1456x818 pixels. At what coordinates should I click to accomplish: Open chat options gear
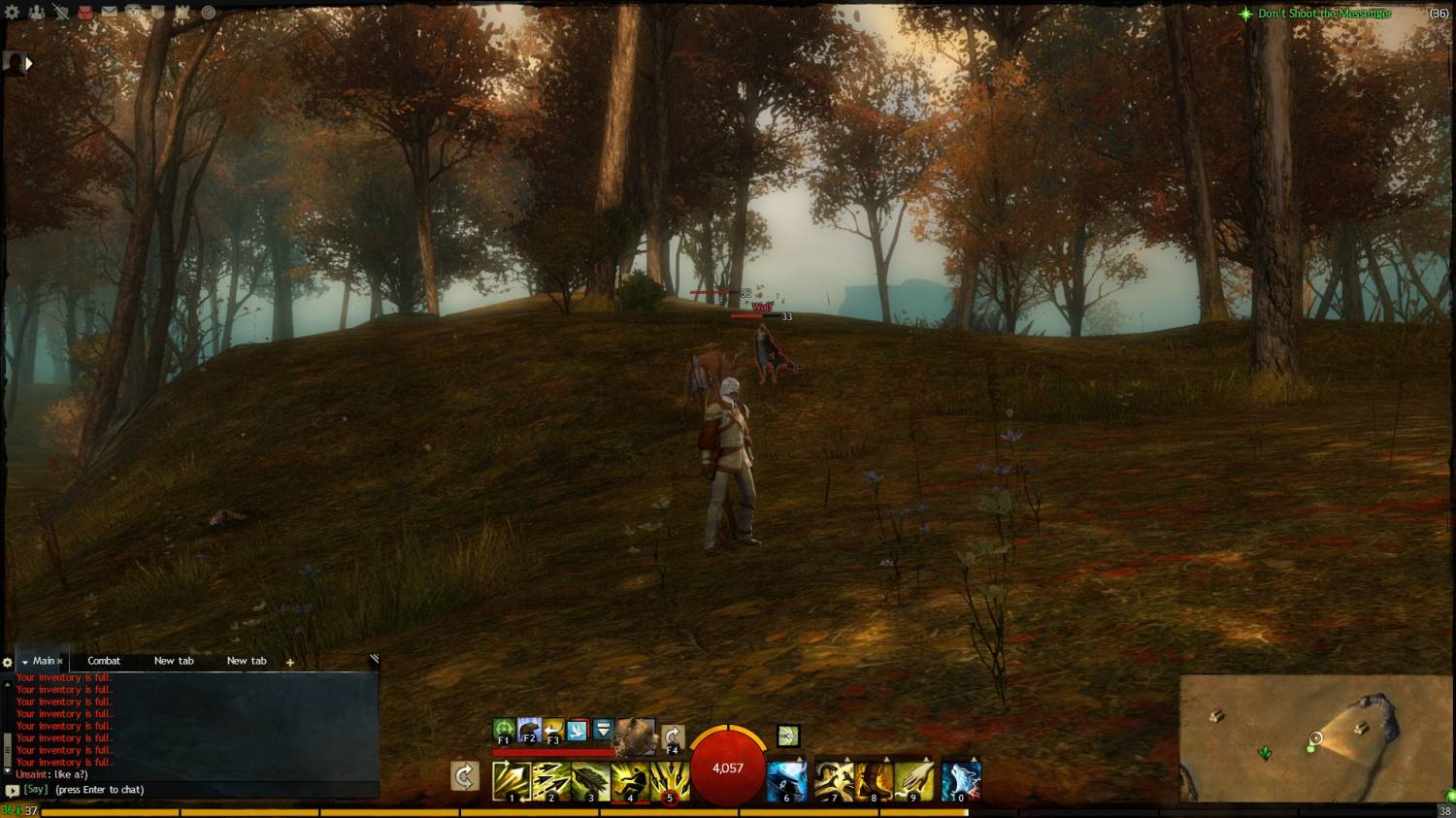tap(8, 663)
